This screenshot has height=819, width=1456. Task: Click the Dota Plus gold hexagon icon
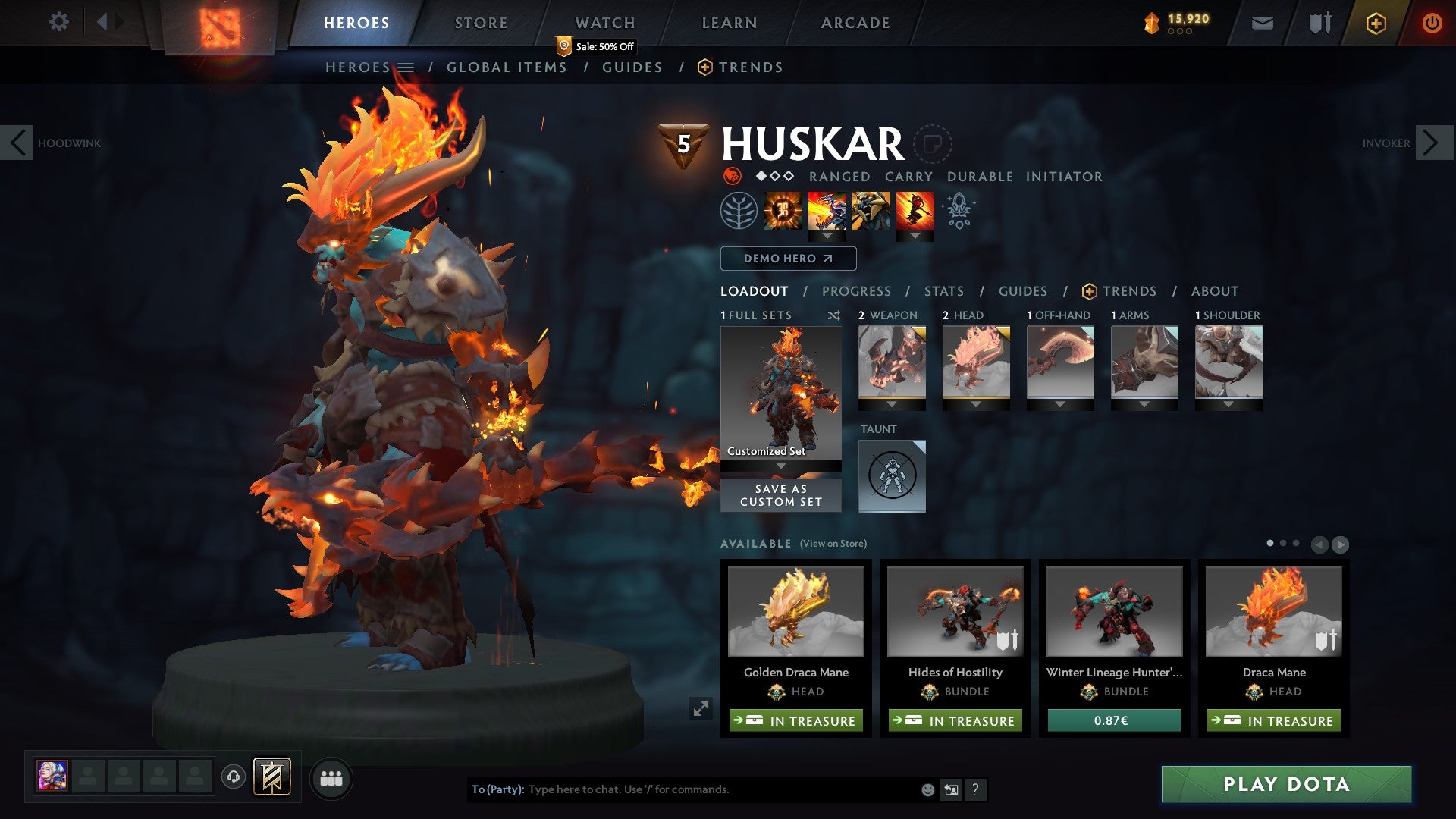click(1376, 23)
